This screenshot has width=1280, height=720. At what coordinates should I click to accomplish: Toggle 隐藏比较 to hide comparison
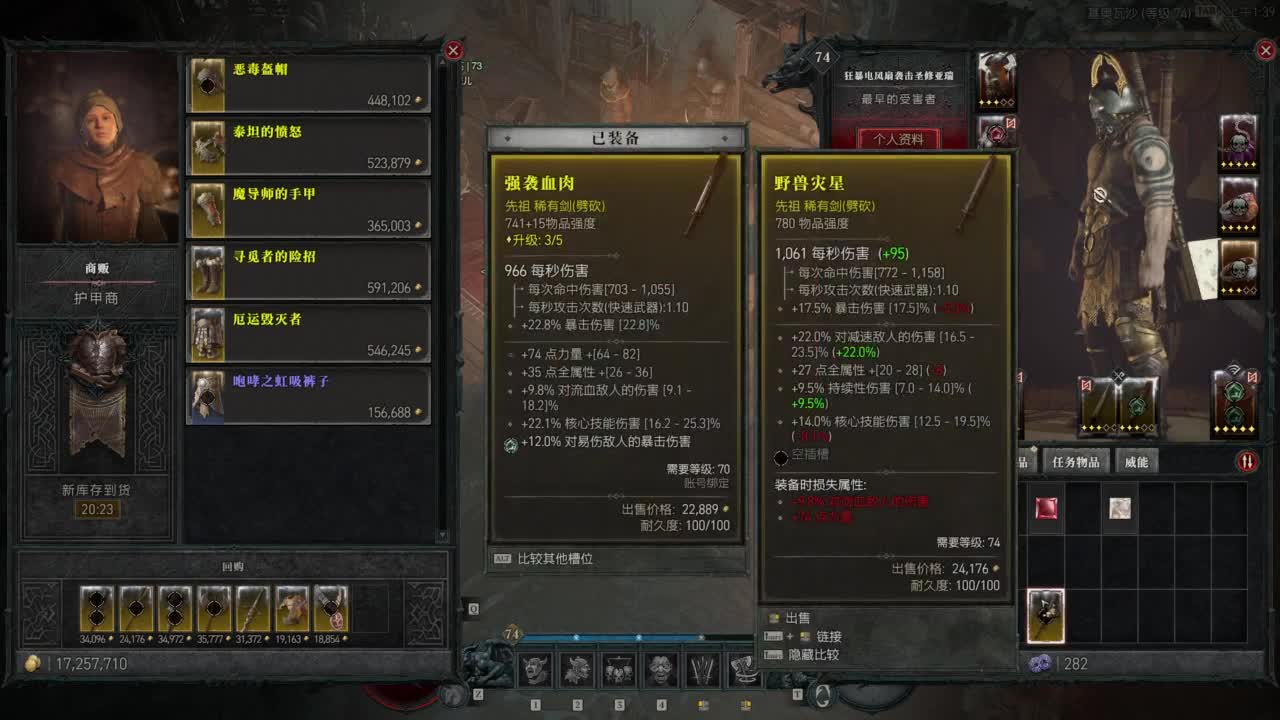click(x=812, y=654)
